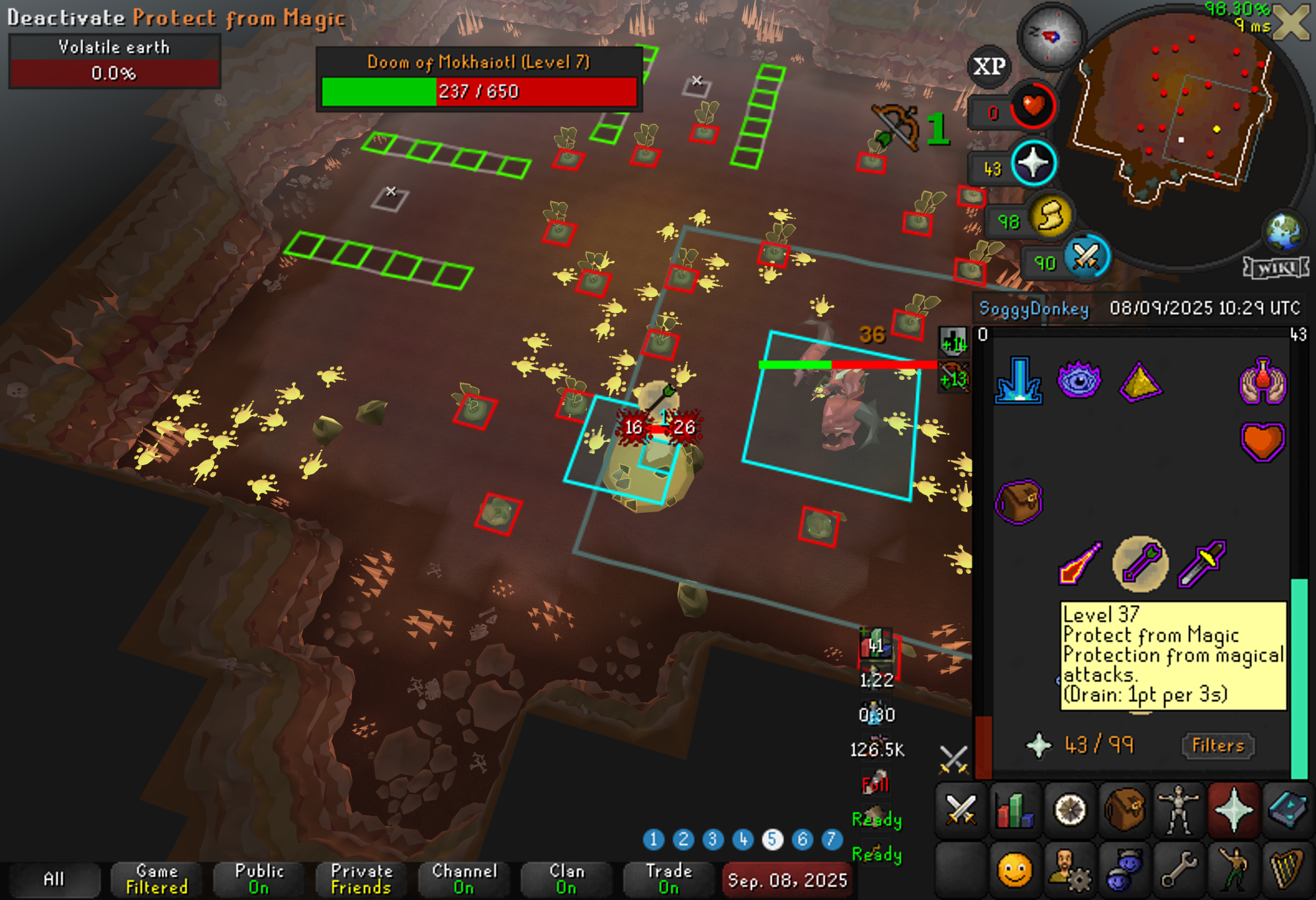The image size is (1316, 900).
Task: Click the Filters button in prayer panel
Action: pyautogui.click(x=1217, y=746)
